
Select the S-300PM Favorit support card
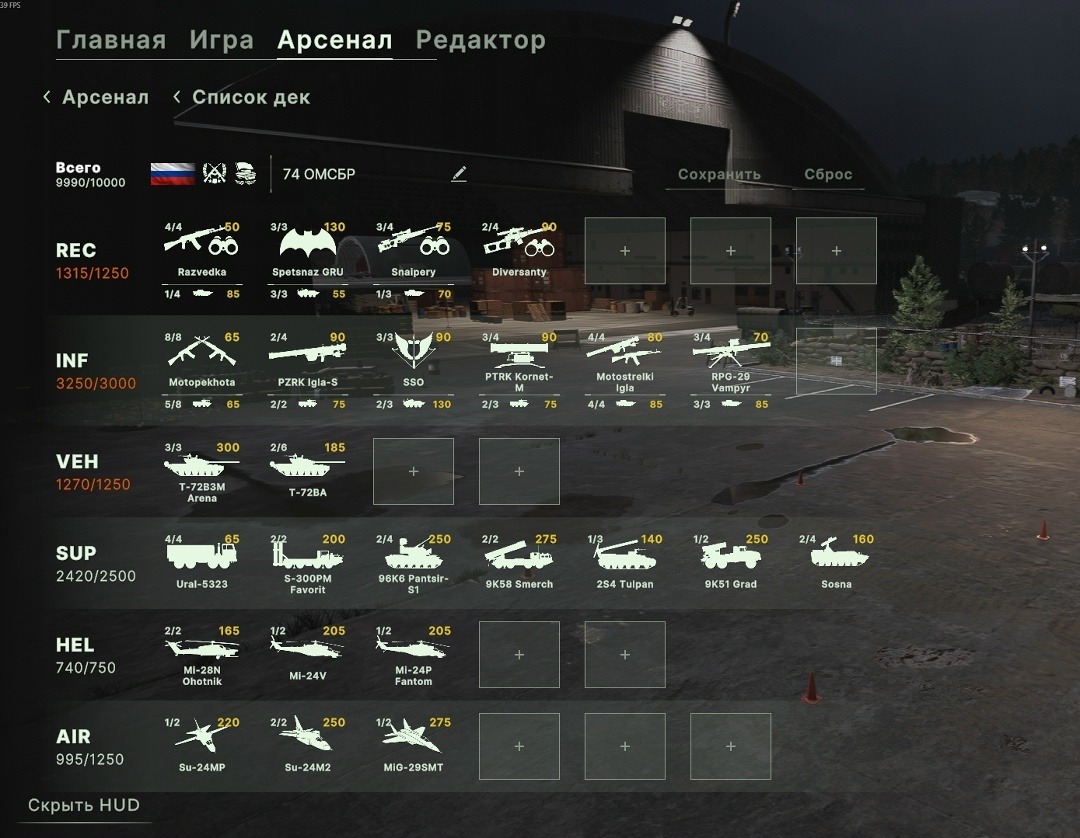point(308,563)
